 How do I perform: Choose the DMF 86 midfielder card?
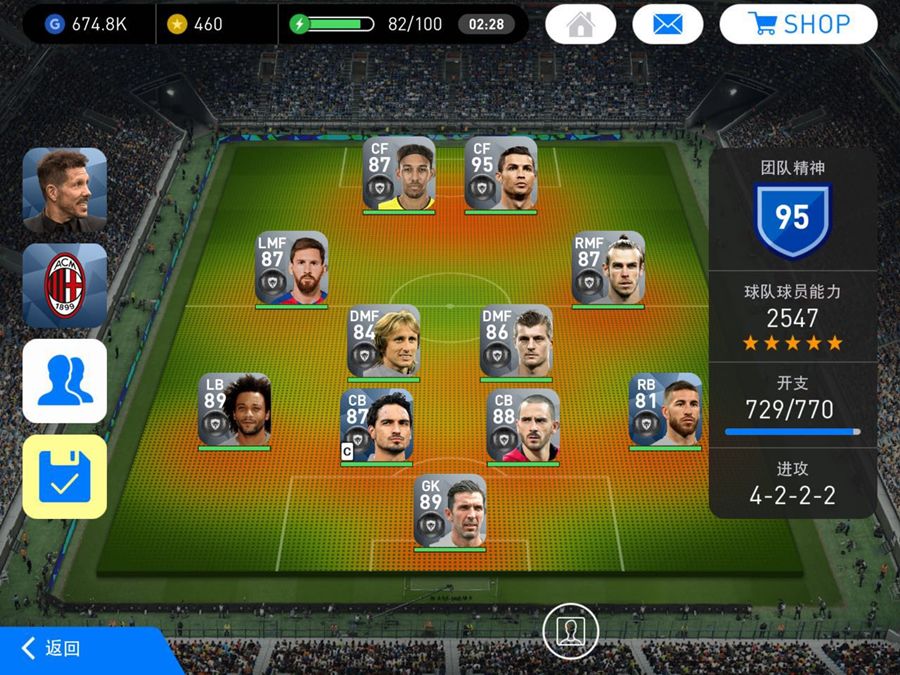pos(516,341)
